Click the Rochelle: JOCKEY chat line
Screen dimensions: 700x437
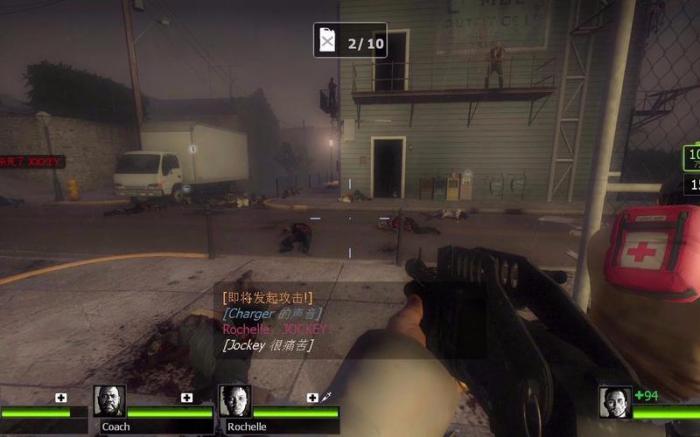tap(275, 329)
